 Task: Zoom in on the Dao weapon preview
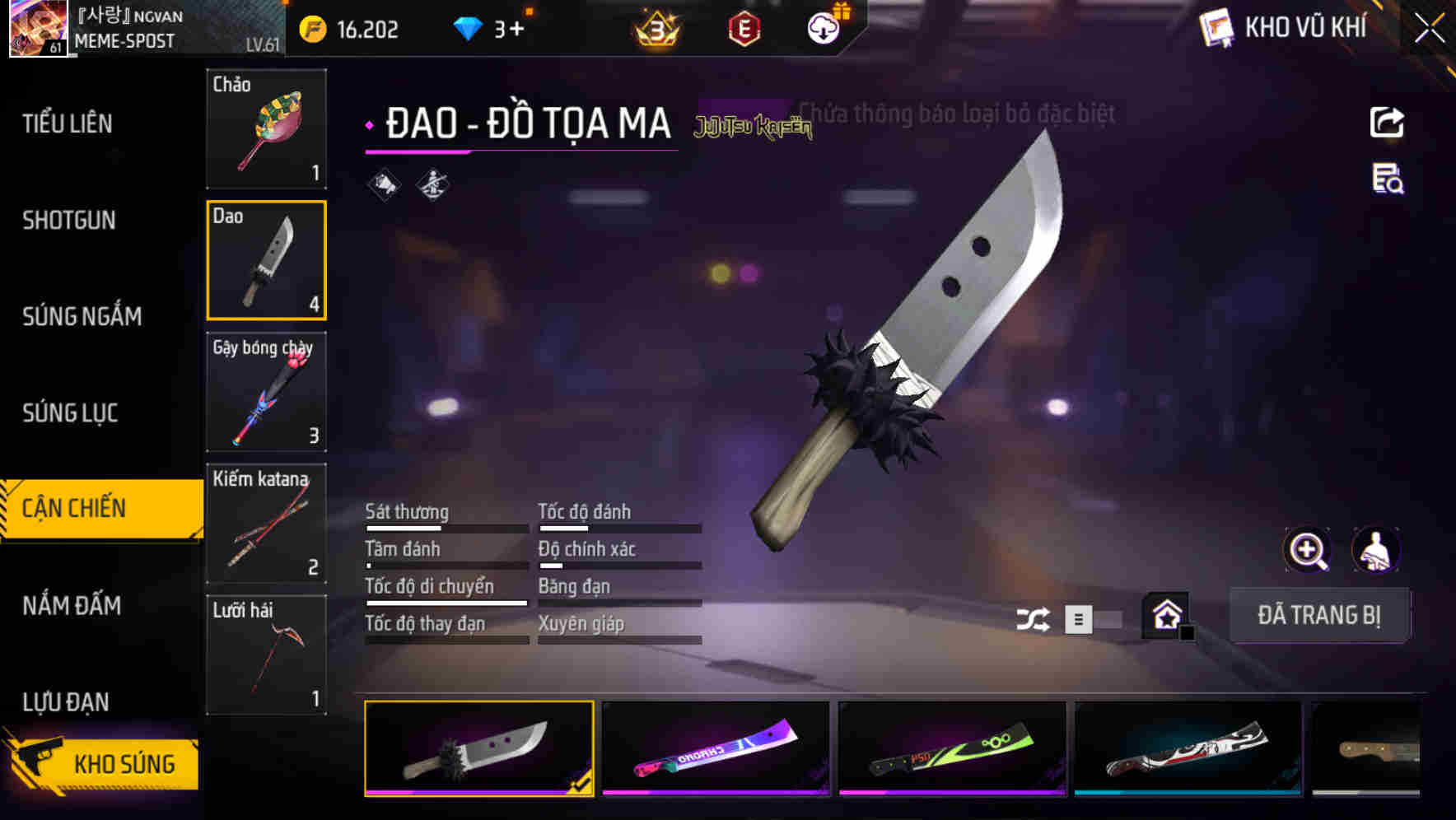pos(1306,549)
